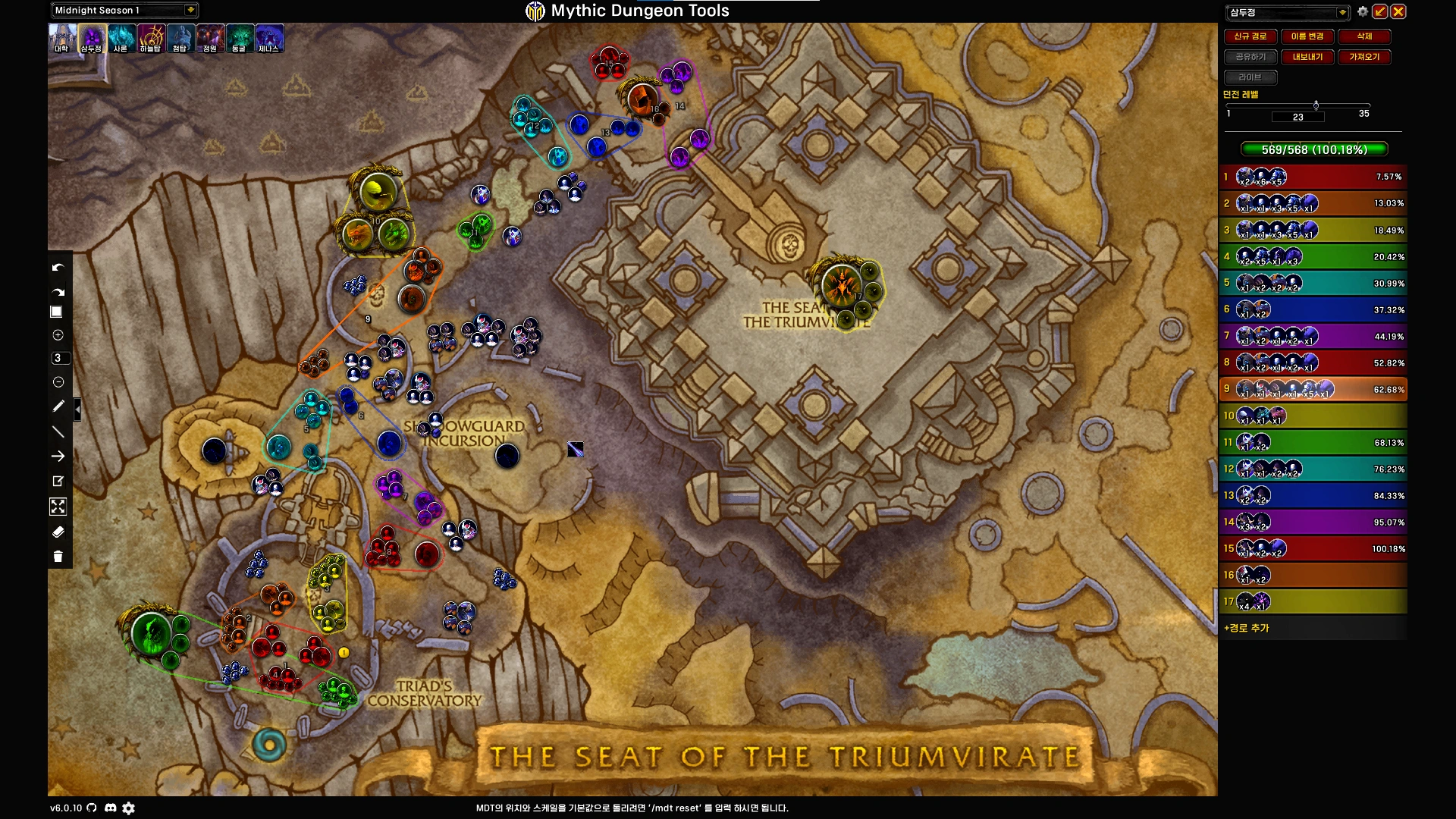Open the 제나스 dungeon tab
The width and height of the screenshot is (1456, 819).
tap(269, 38)
